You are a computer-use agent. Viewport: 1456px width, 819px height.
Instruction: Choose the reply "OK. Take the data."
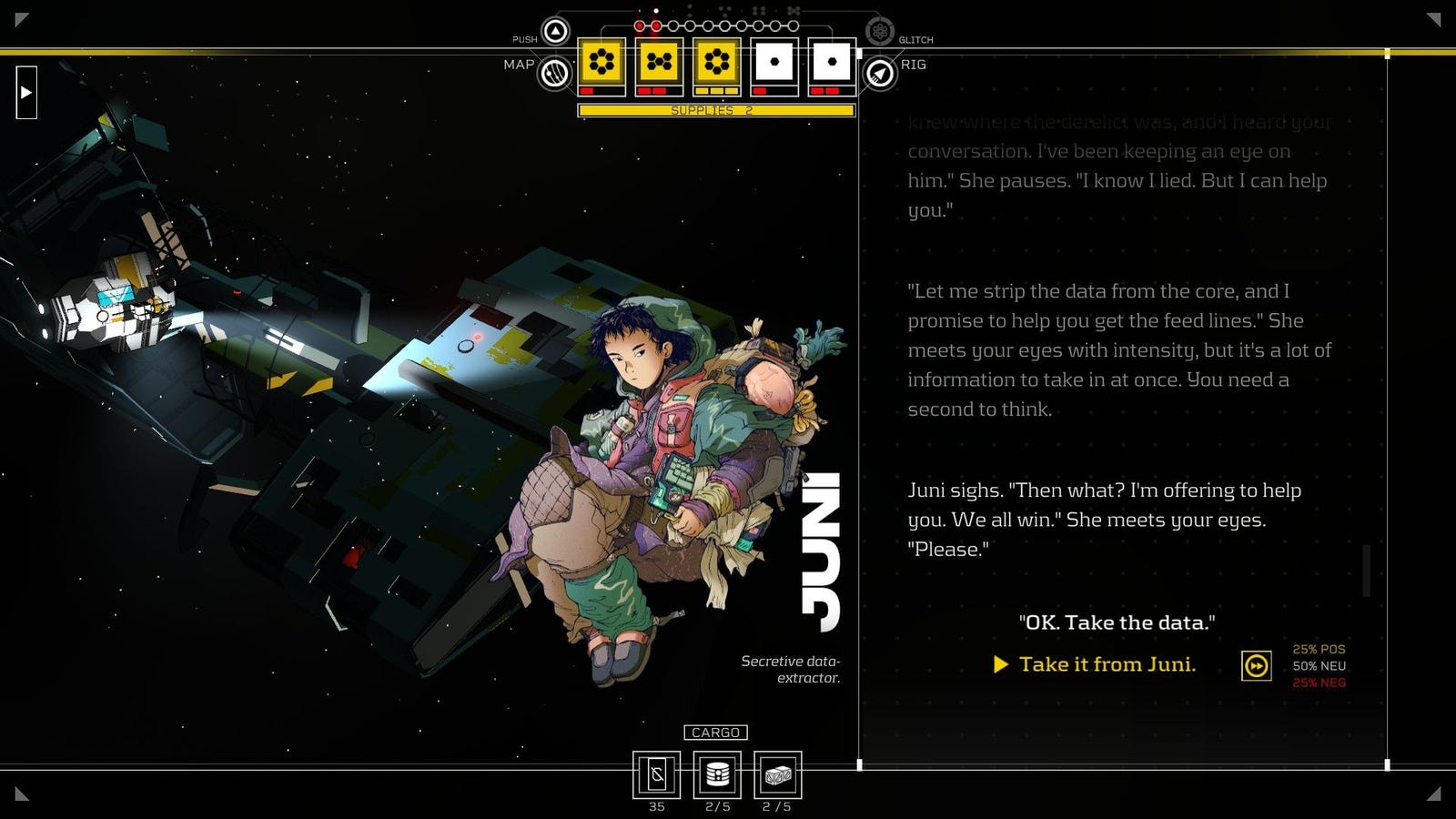(x=1117, y=622)
